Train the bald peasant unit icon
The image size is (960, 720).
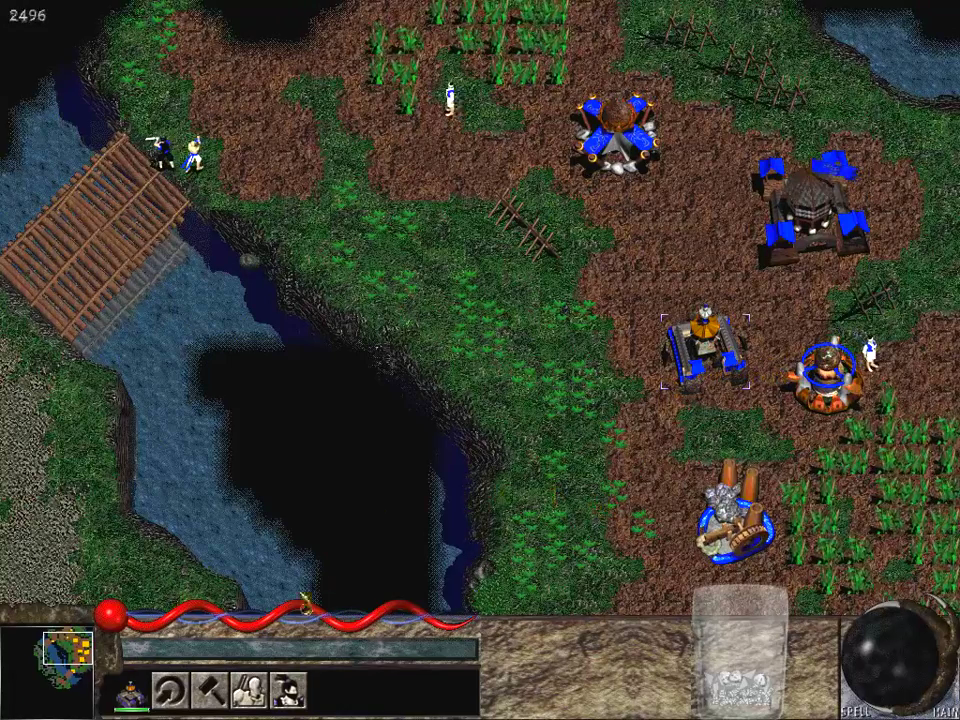tap(248, 690)
